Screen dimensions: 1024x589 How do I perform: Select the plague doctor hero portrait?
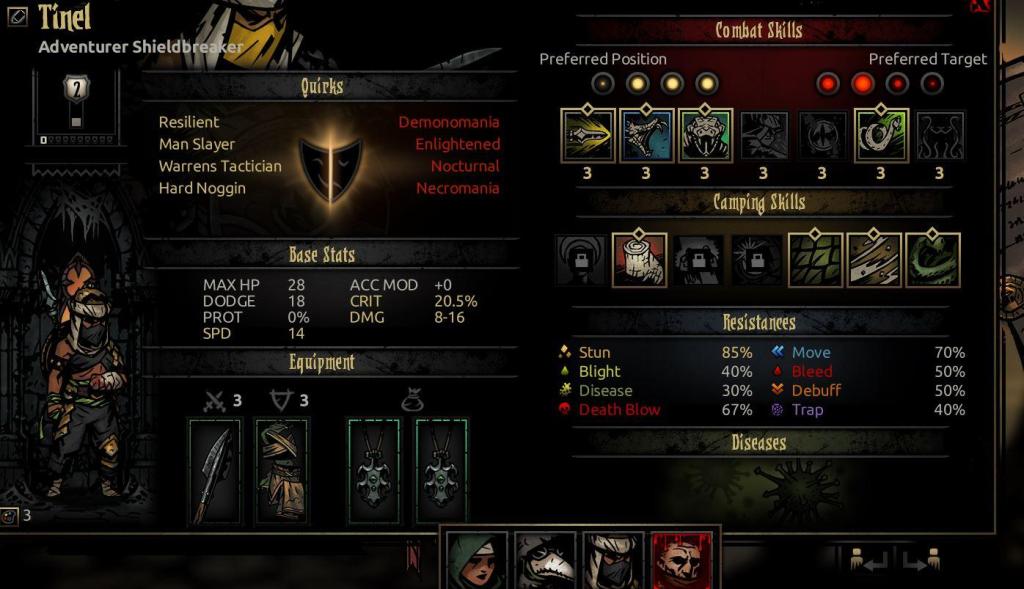(542, 560)
